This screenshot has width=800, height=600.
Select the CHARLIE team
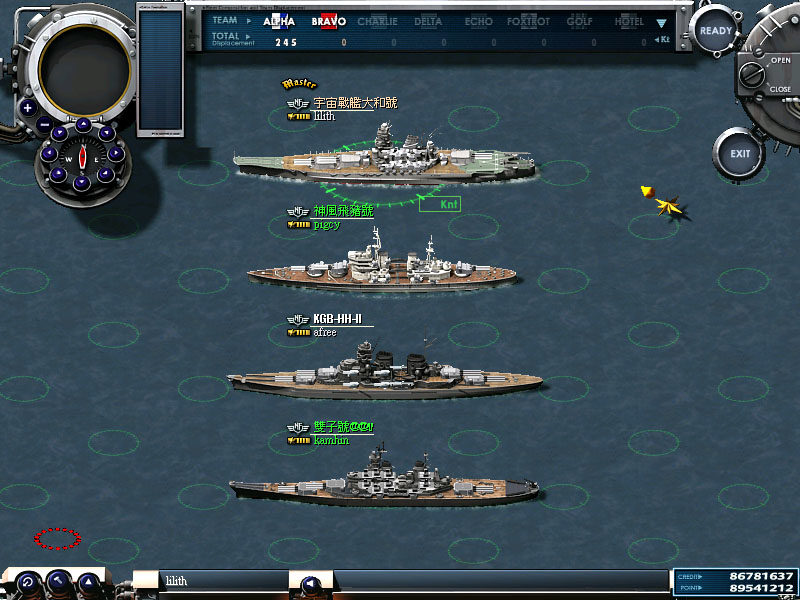point(377,21)
